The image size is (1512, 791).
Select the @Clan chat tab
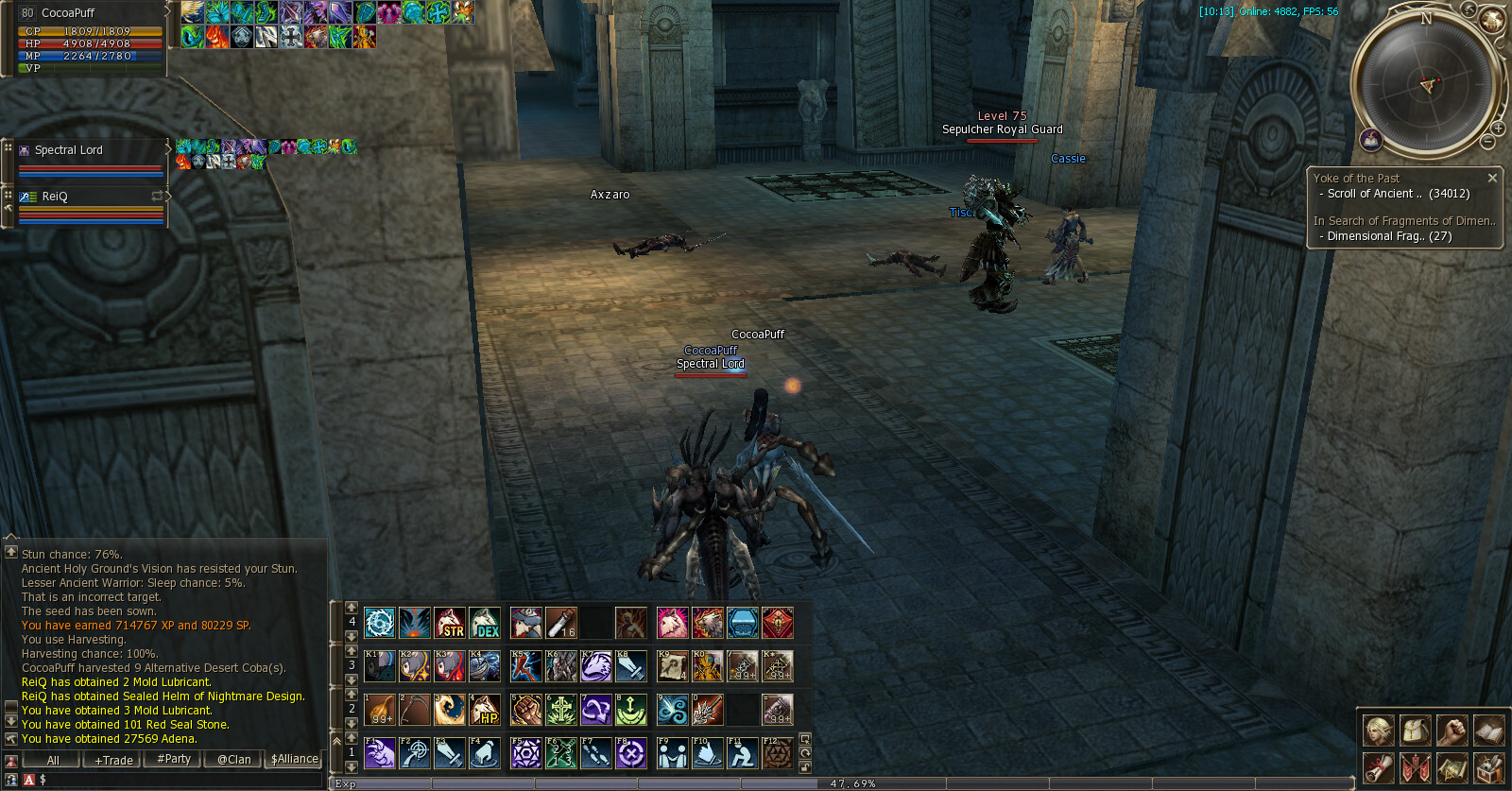[233, 759]
